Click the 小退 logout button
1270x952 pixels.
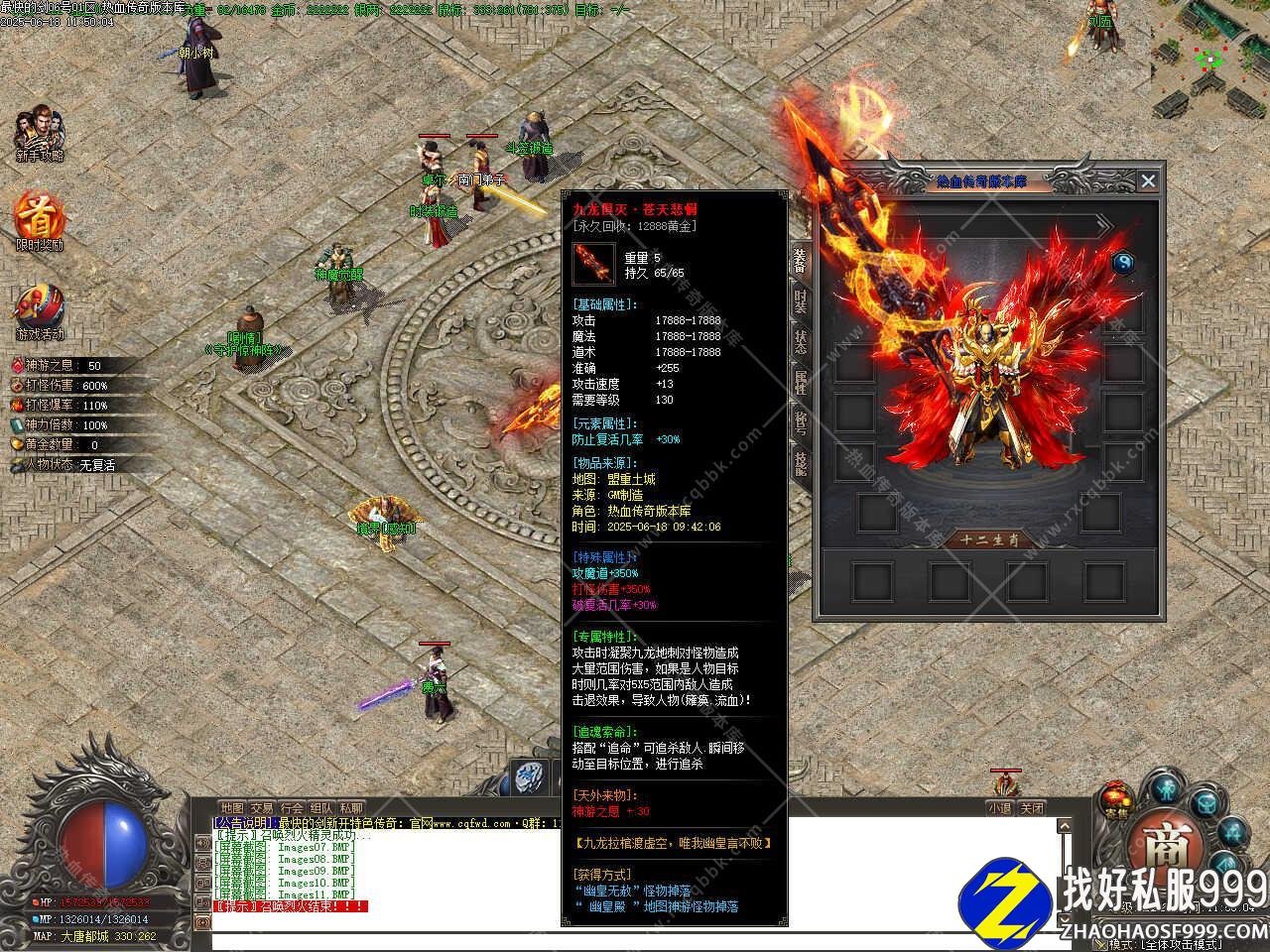pos(999,808)
